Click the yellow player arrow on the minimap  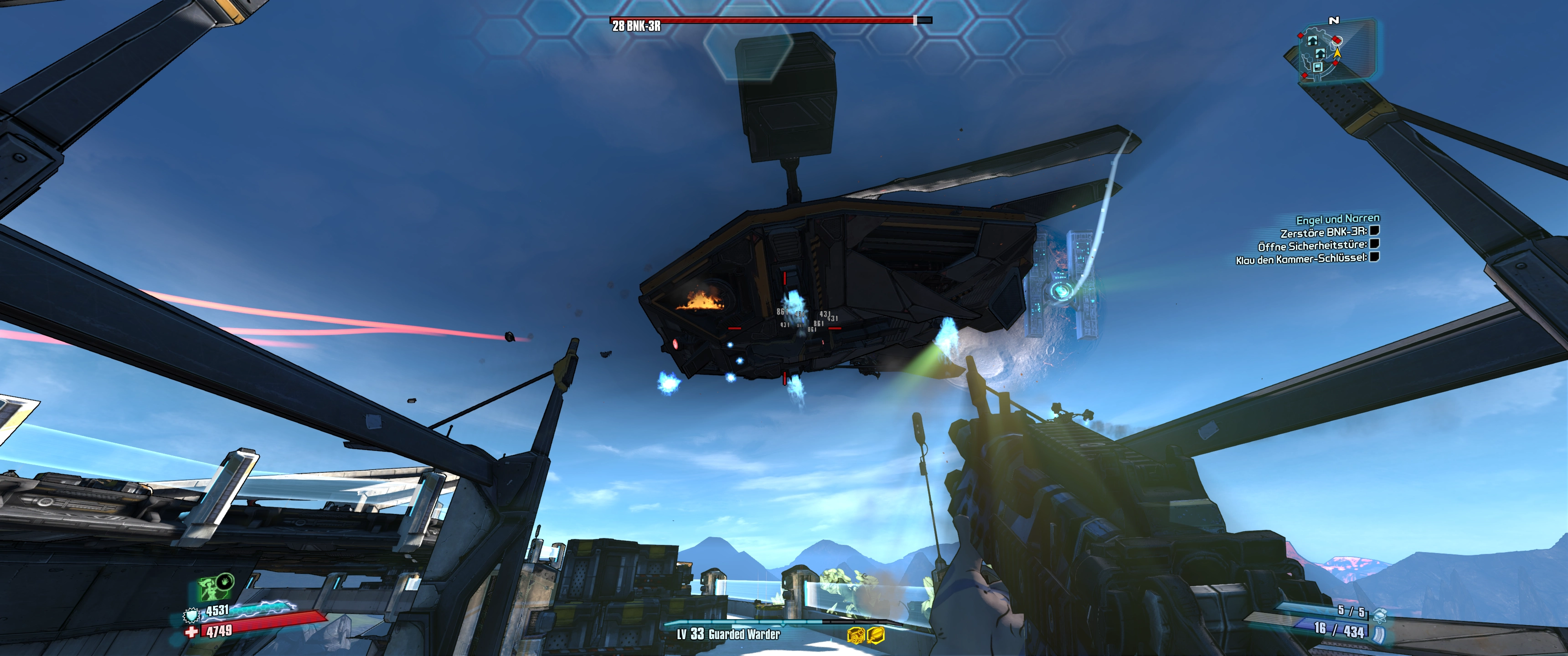pyautogui.click(x=1337, y=53)
